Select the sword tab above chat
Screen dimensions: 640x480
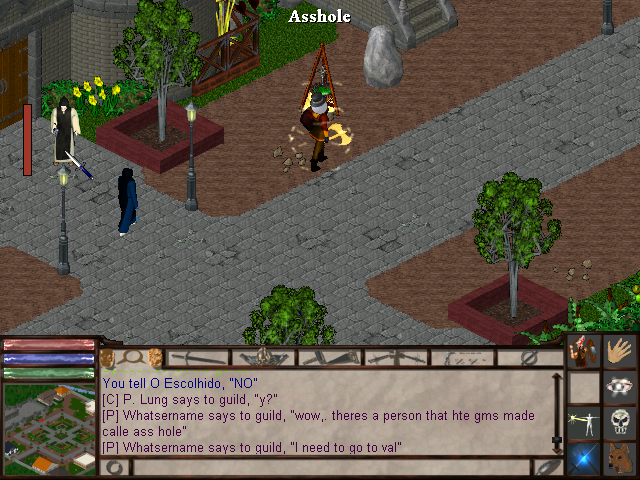click(199, 357)
